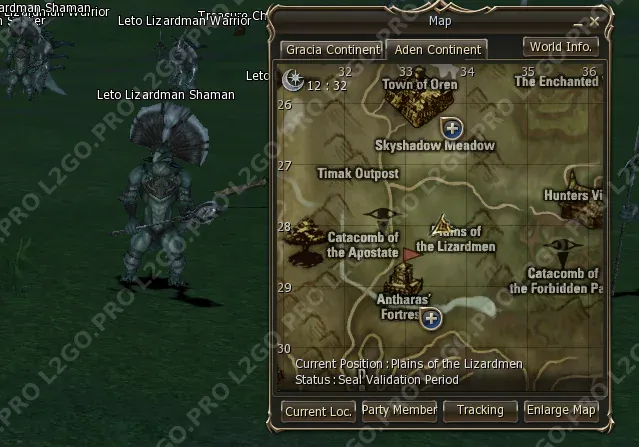The height and width of the screenshot is (447, 639).
Task: Select the Plains of the Lizardmen marker
Action: (x=443, y=226)
